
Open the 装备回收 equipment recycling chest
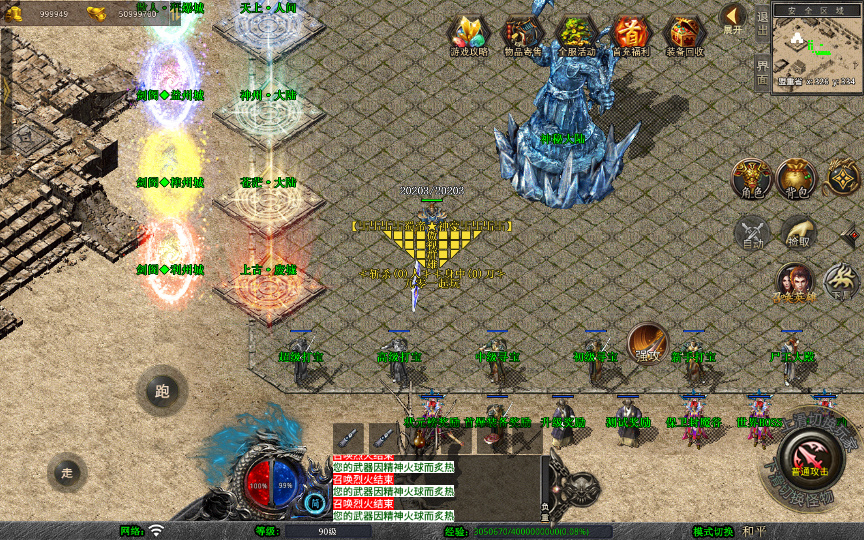click(684, 36)
